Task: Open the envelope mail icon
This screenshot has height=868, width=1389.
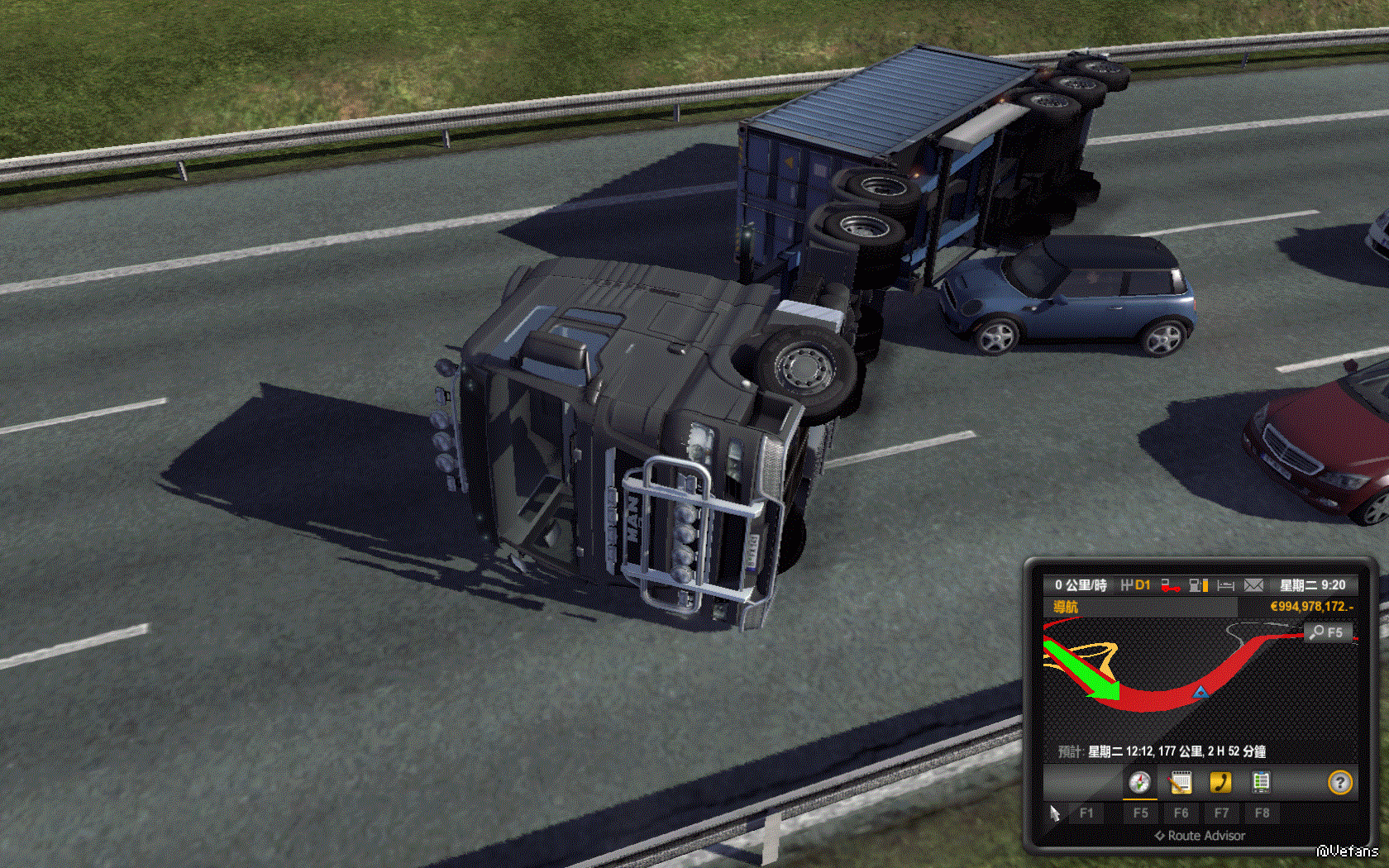Action: 1253,585
